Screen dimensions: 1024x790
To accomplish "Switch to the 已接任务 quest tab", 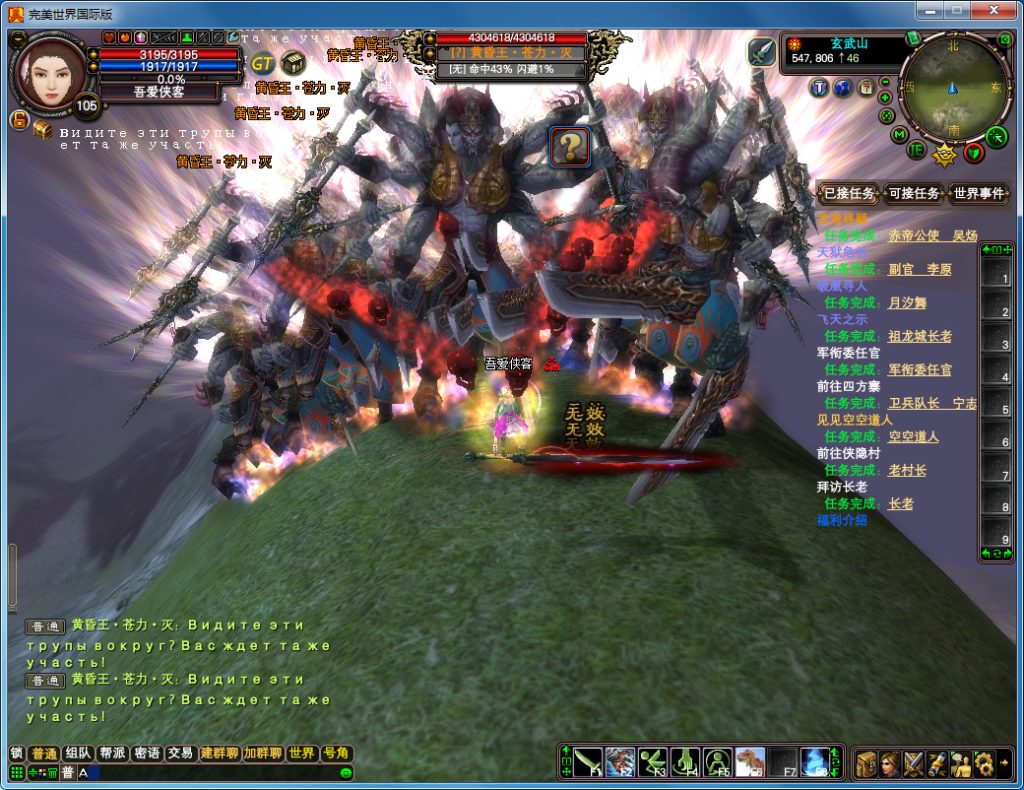I will click(x=849, y=194).
